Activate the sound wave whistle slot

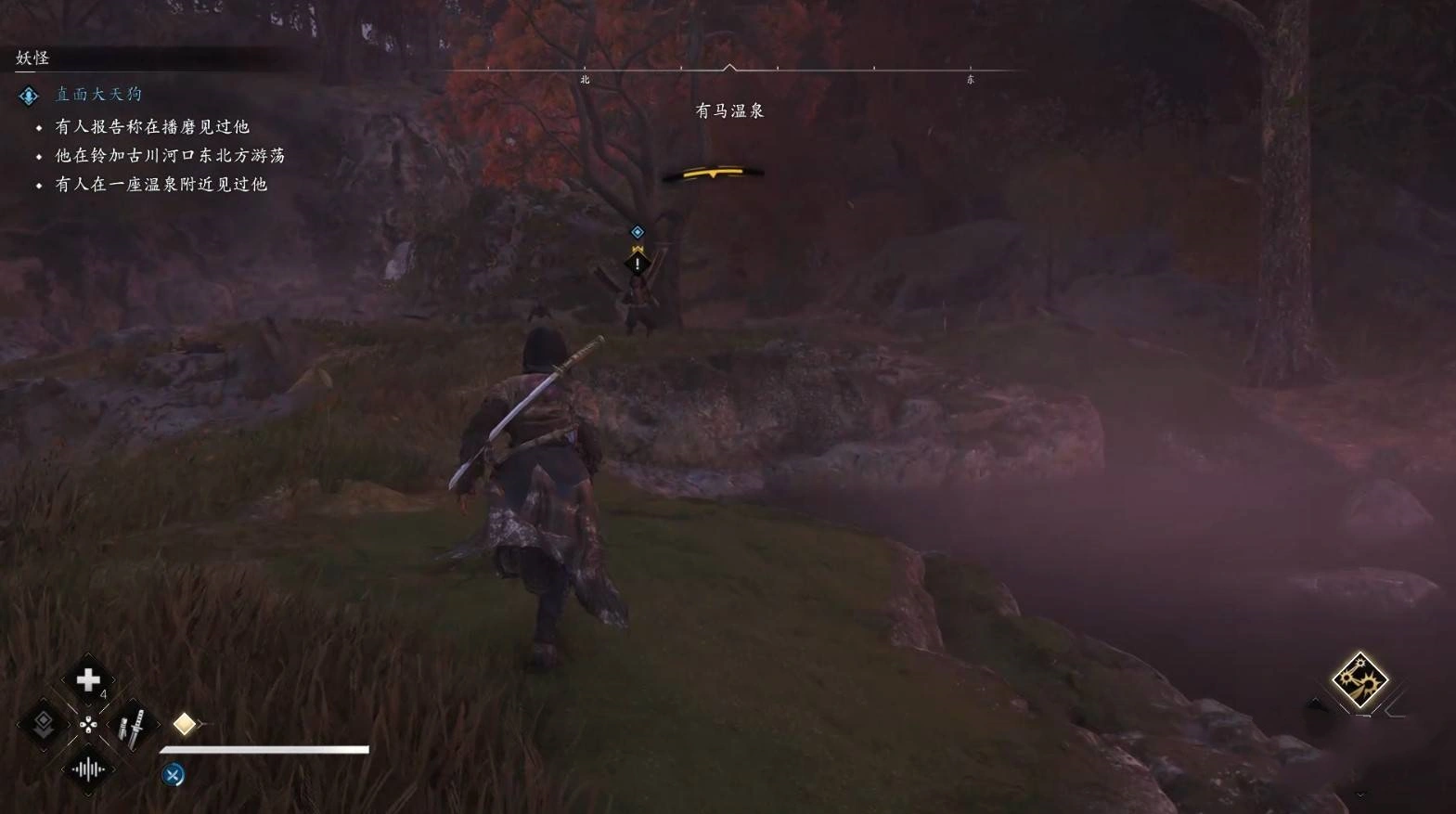tap(88, 769)
